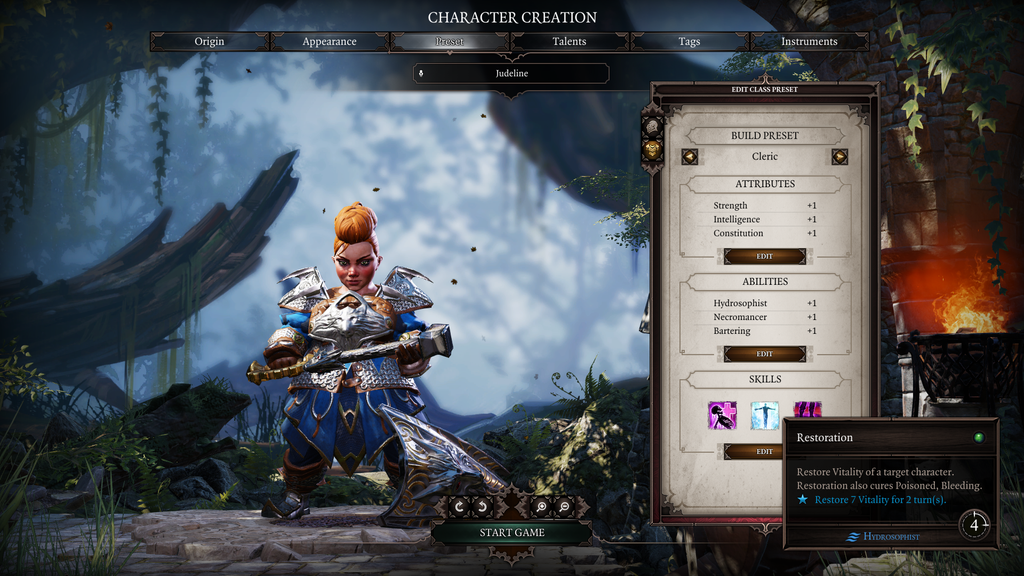Edit the Abilities section
Image resolution: width=1024 pixels, height=576 pixels.
coord(765,354)
